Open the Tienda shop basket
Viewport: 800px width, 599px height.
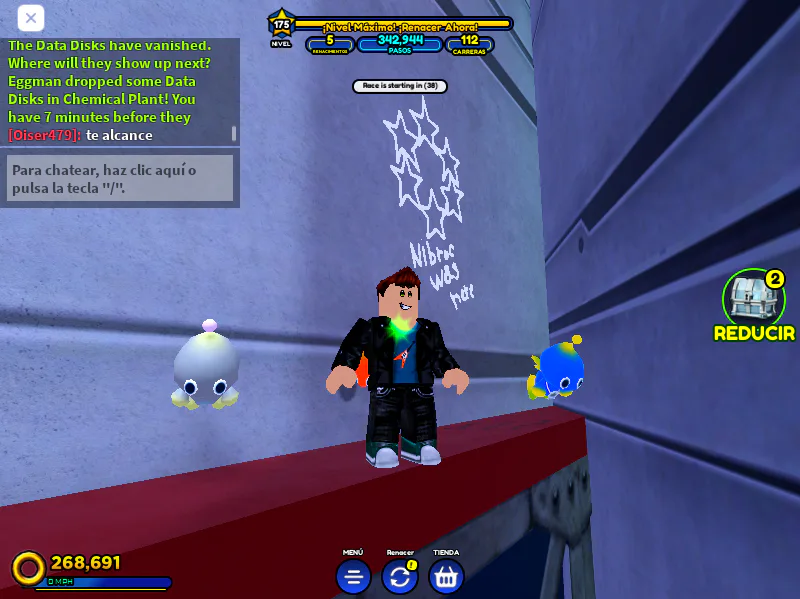pos(446,576)
